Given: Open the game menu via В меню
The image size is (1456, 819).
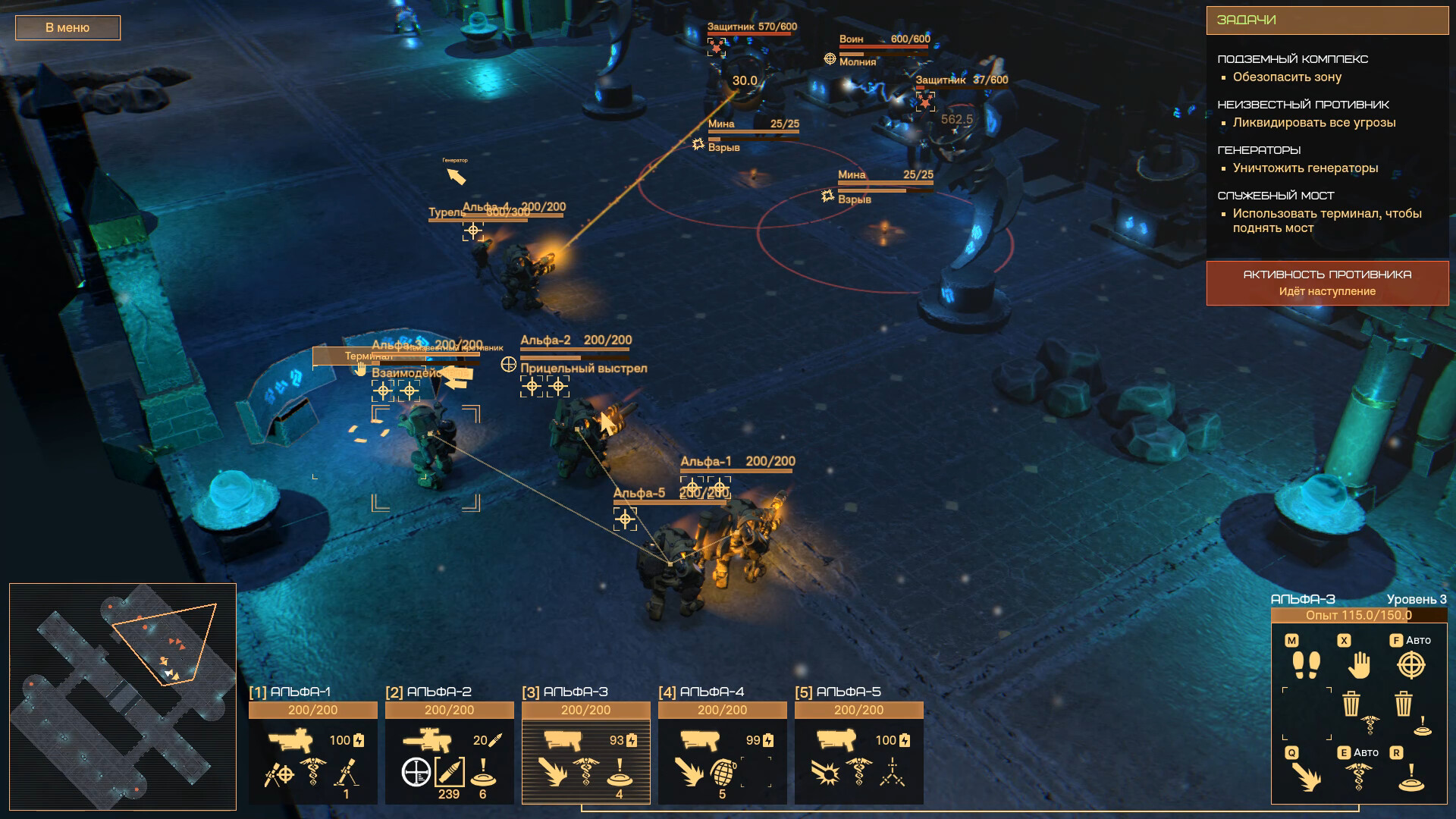Looking at the screenshot, I should click(x=67, y=27).
